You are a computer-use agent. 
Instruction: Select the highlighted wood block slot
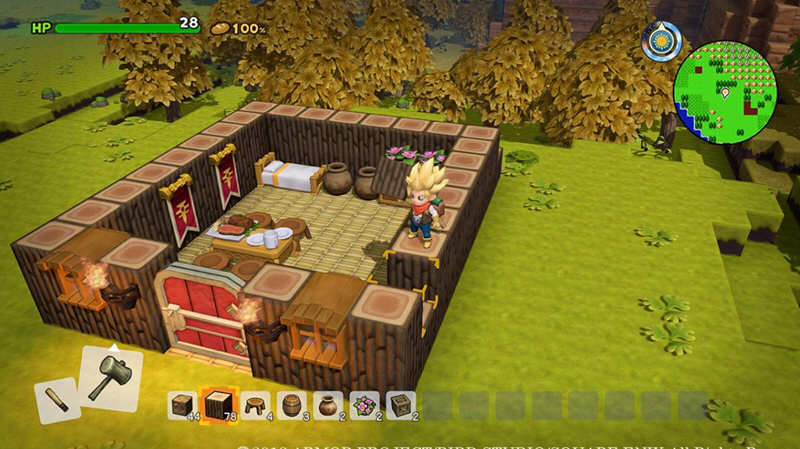[x=218, y=404]
